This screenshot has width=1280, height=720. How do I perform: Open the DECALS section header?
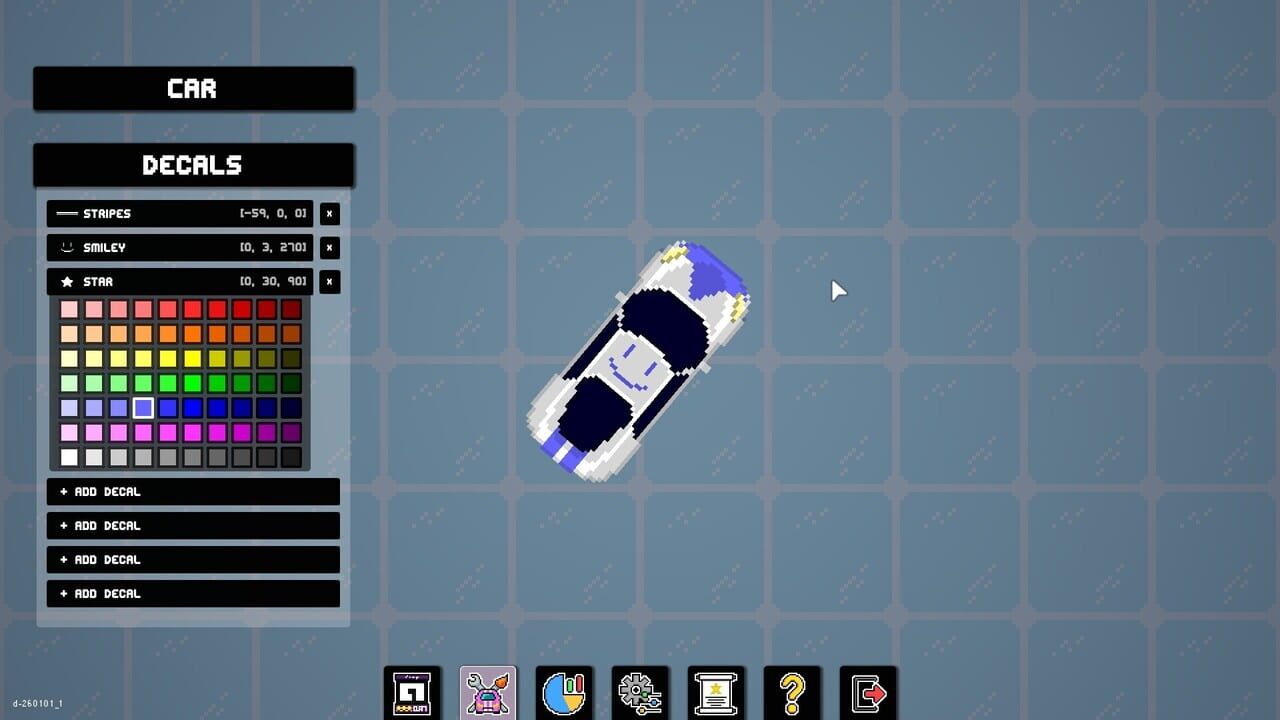click(x=193, y=165)
